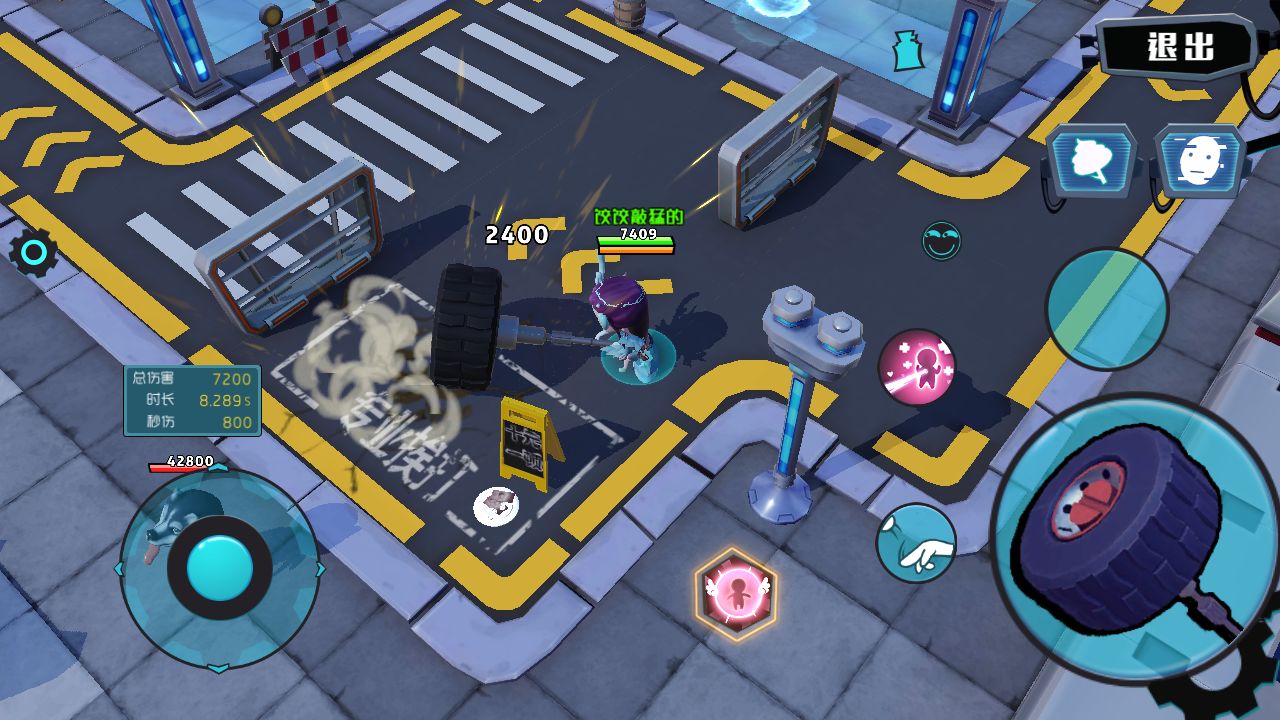Viewport: 1280px width, 720px height.
Task: Activate the pink sparkle figure skill
Action: [x=917, y=367]
